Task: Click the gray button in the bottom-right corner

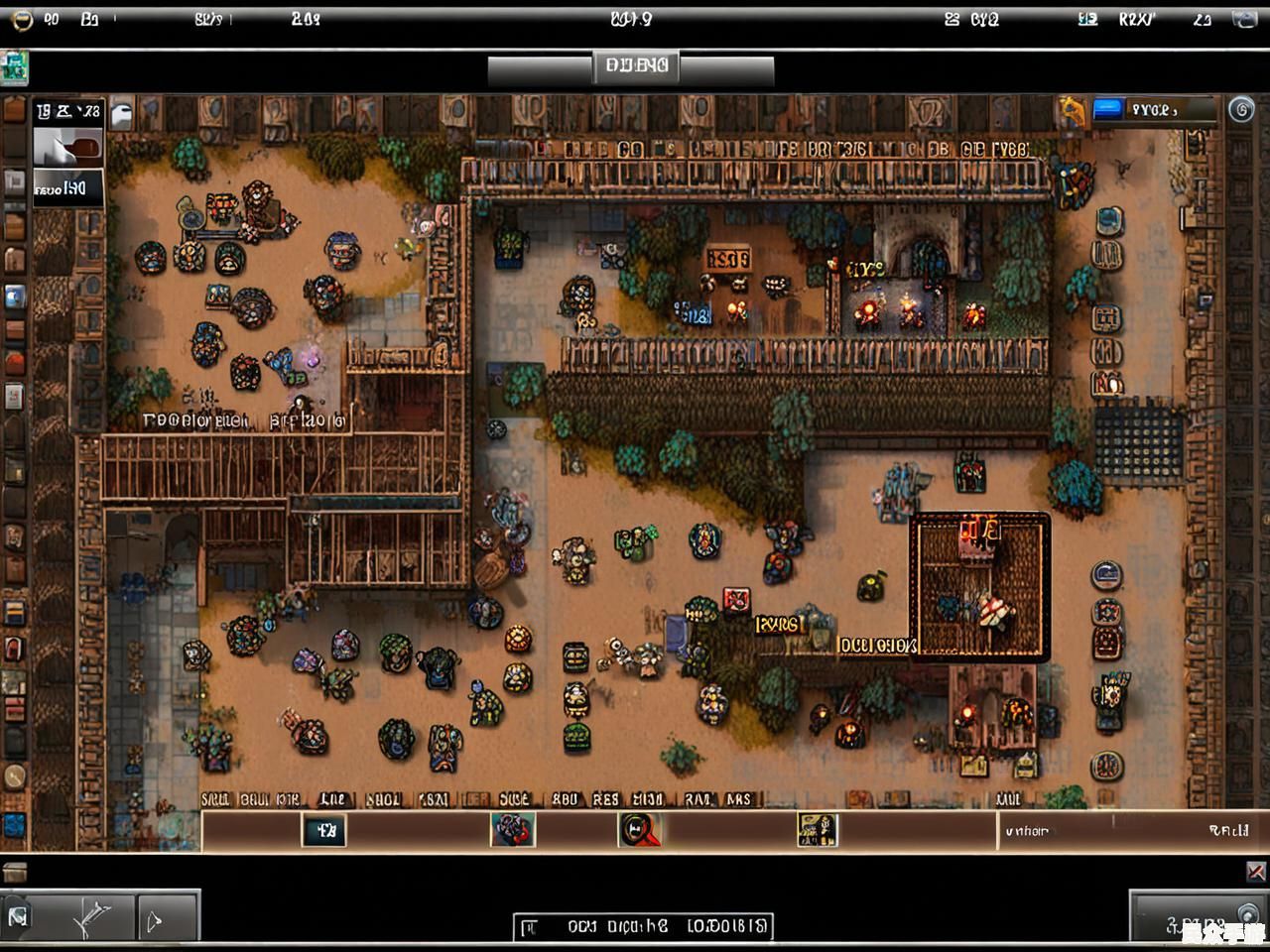Action: [1198, 918]
